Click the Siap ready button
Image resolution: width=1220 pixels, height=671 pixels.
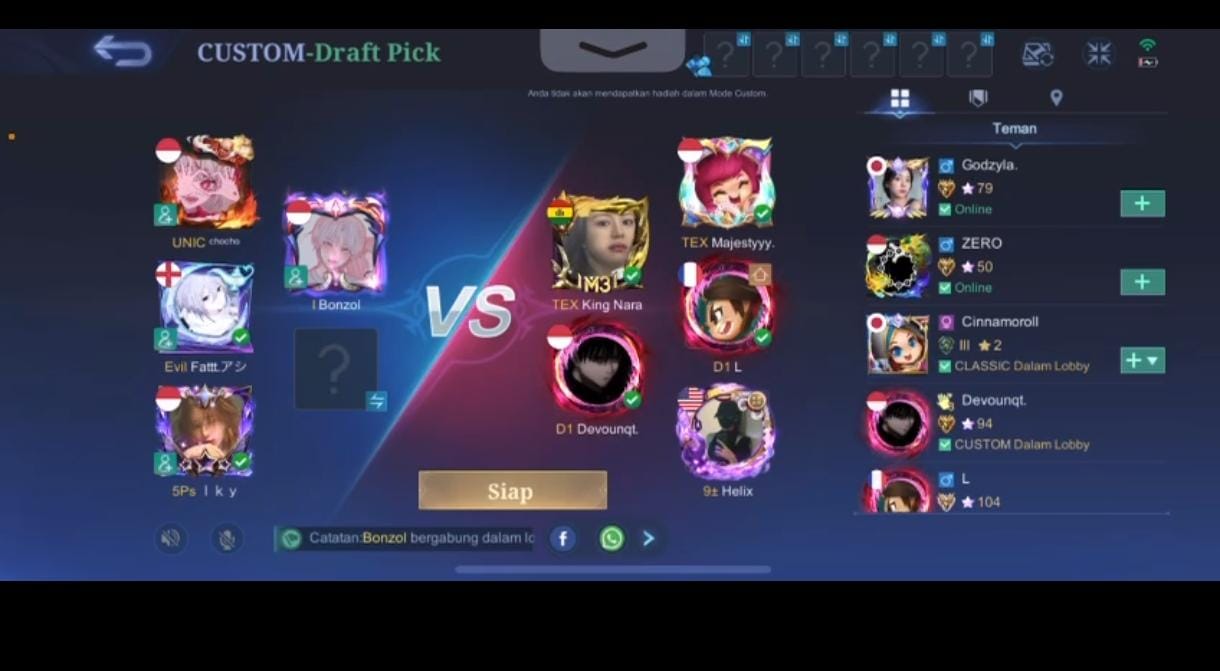click(512, 491)
